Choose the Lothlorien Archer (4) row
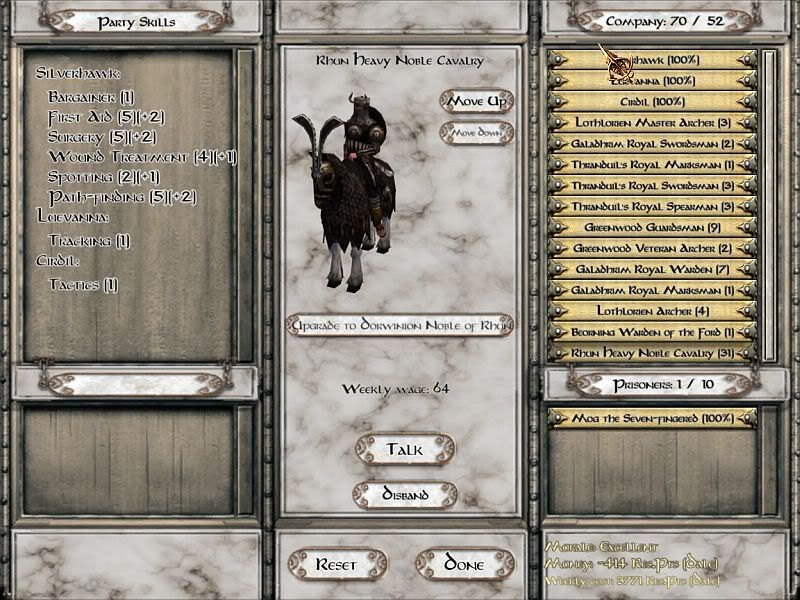 (651, 311)
